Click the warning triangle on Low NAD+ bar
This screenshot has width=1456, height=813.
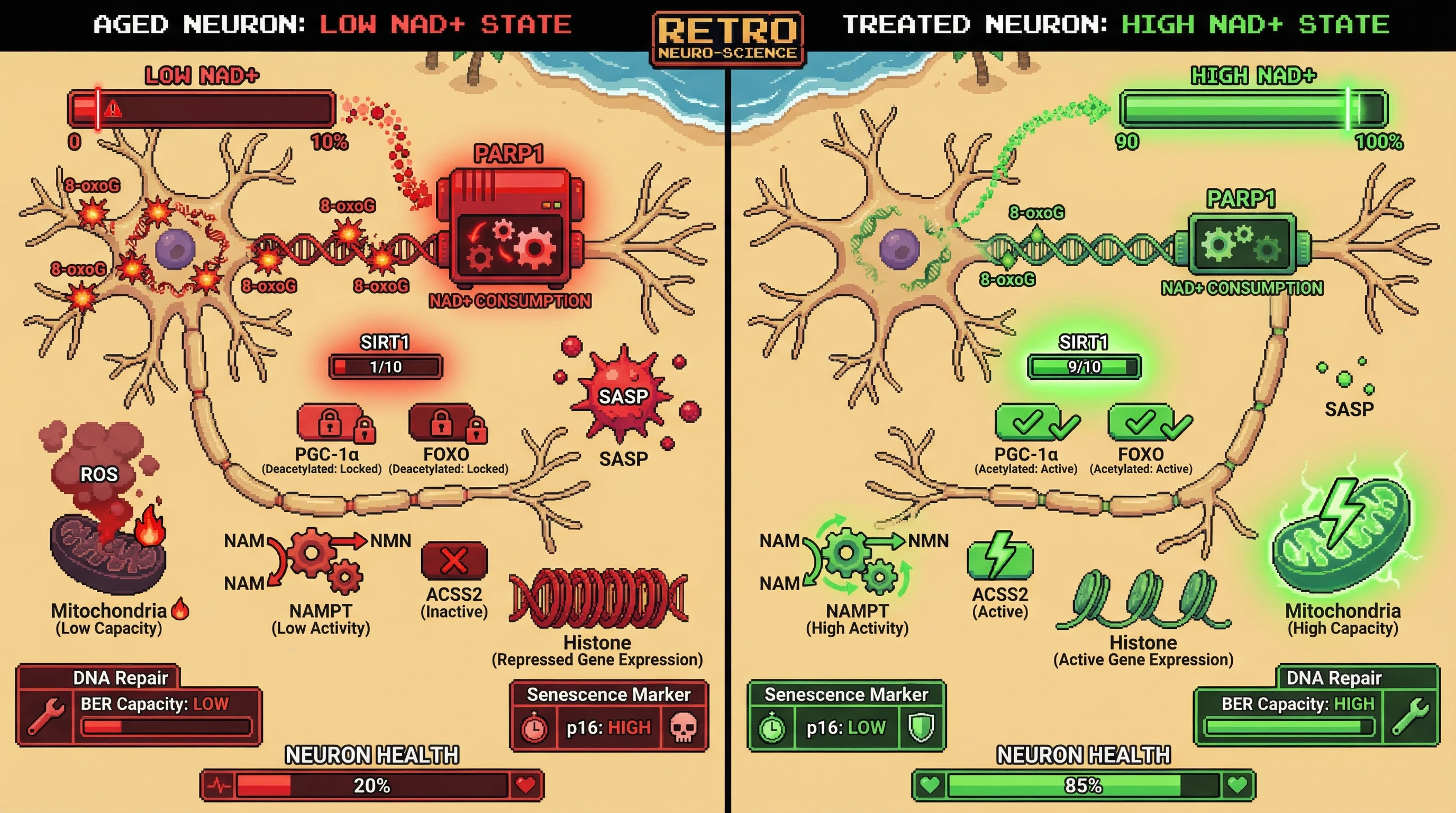click(x=113, y=108)
